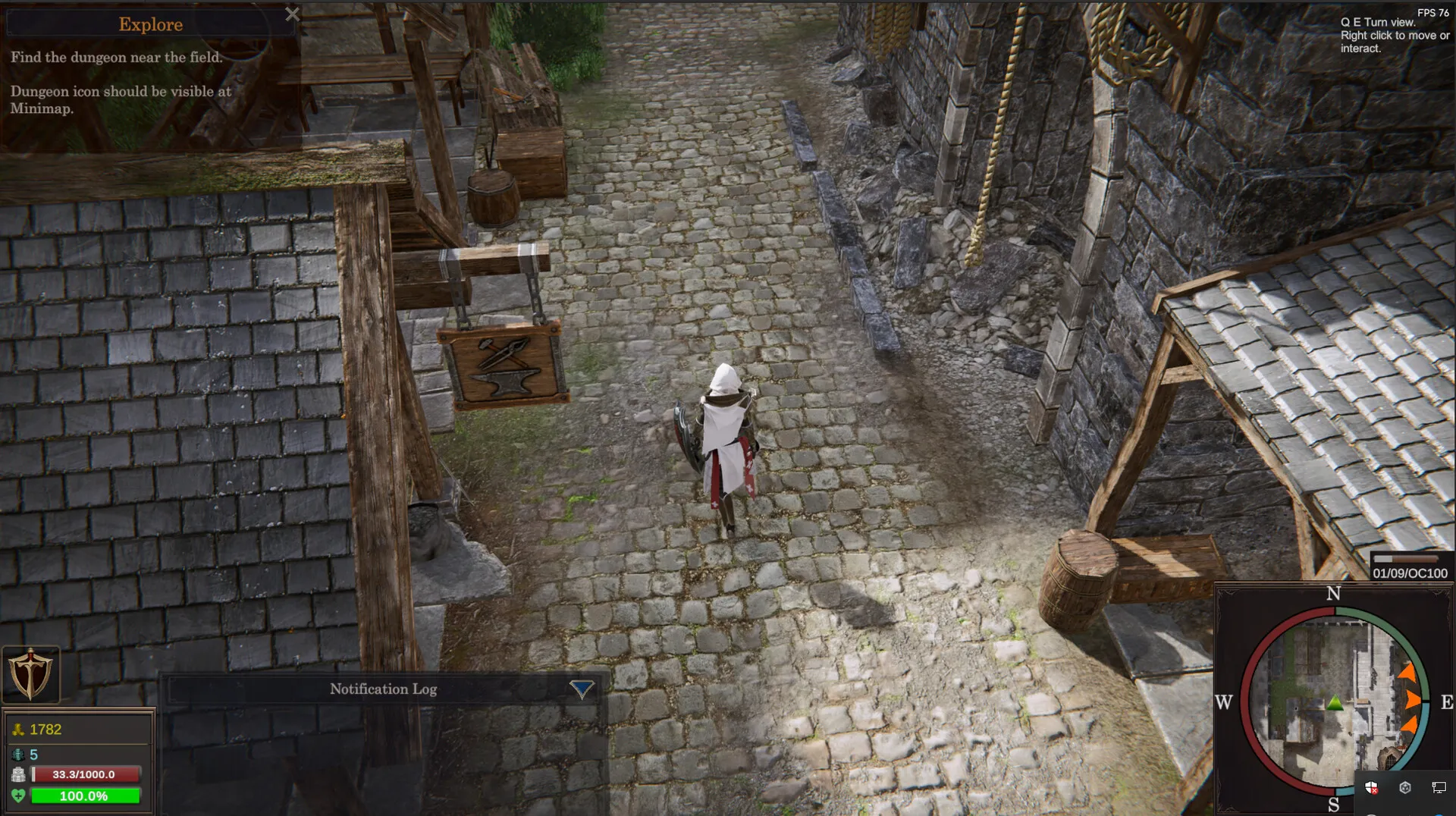This screenshot has width=1456, height=816.
Task: Click the topmost orange quest arrow on minimap
Action: (x=1408, y=671)
